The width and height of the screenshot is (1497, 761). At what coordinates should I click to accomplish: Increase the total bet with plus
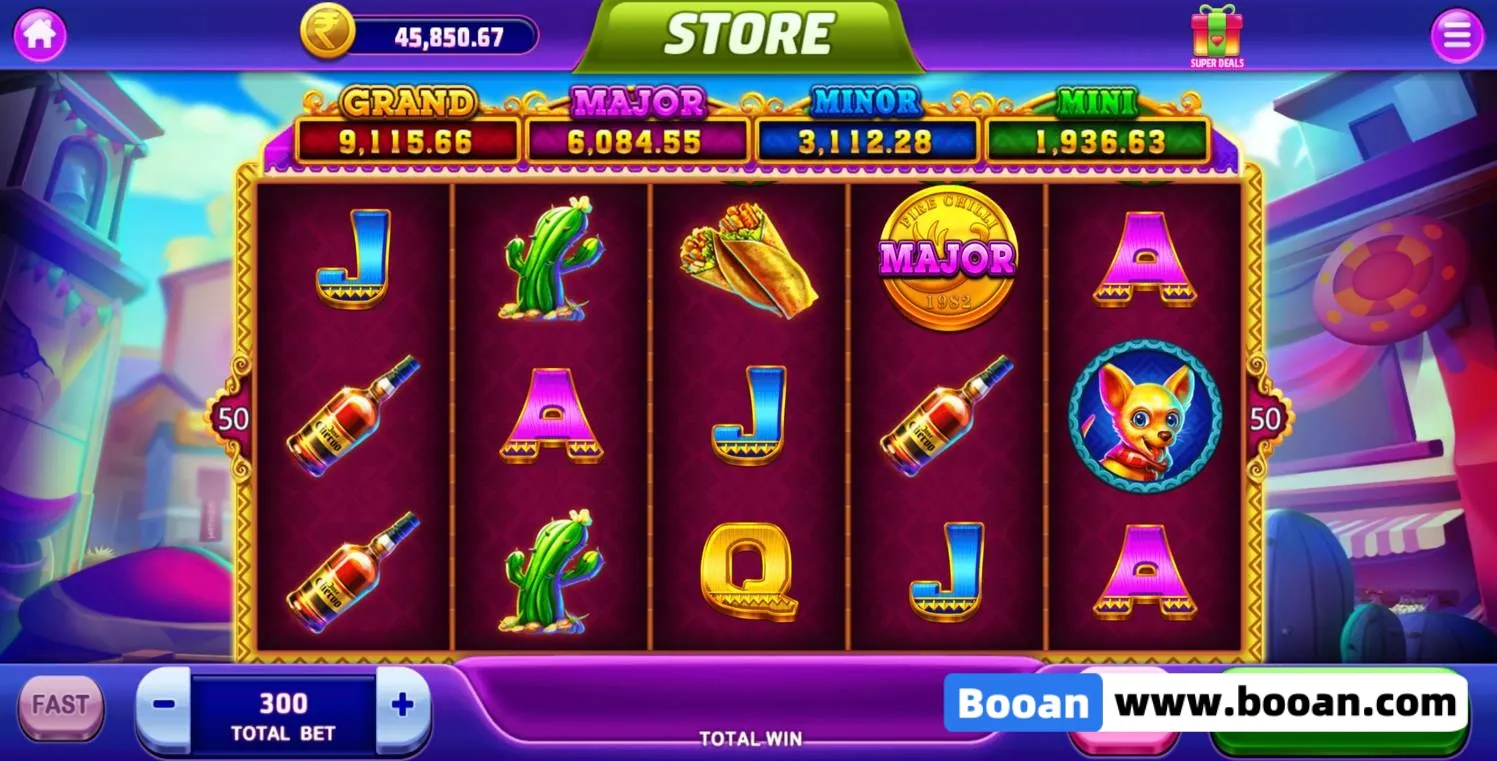[x=402, y=706]
